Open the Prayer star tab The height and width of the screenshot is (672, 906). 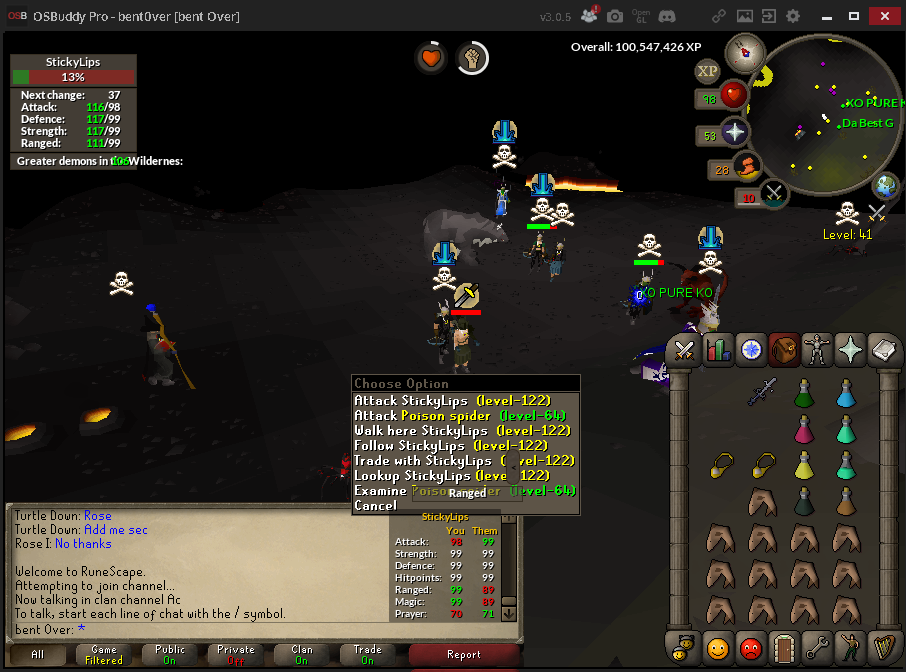point(849,350)
